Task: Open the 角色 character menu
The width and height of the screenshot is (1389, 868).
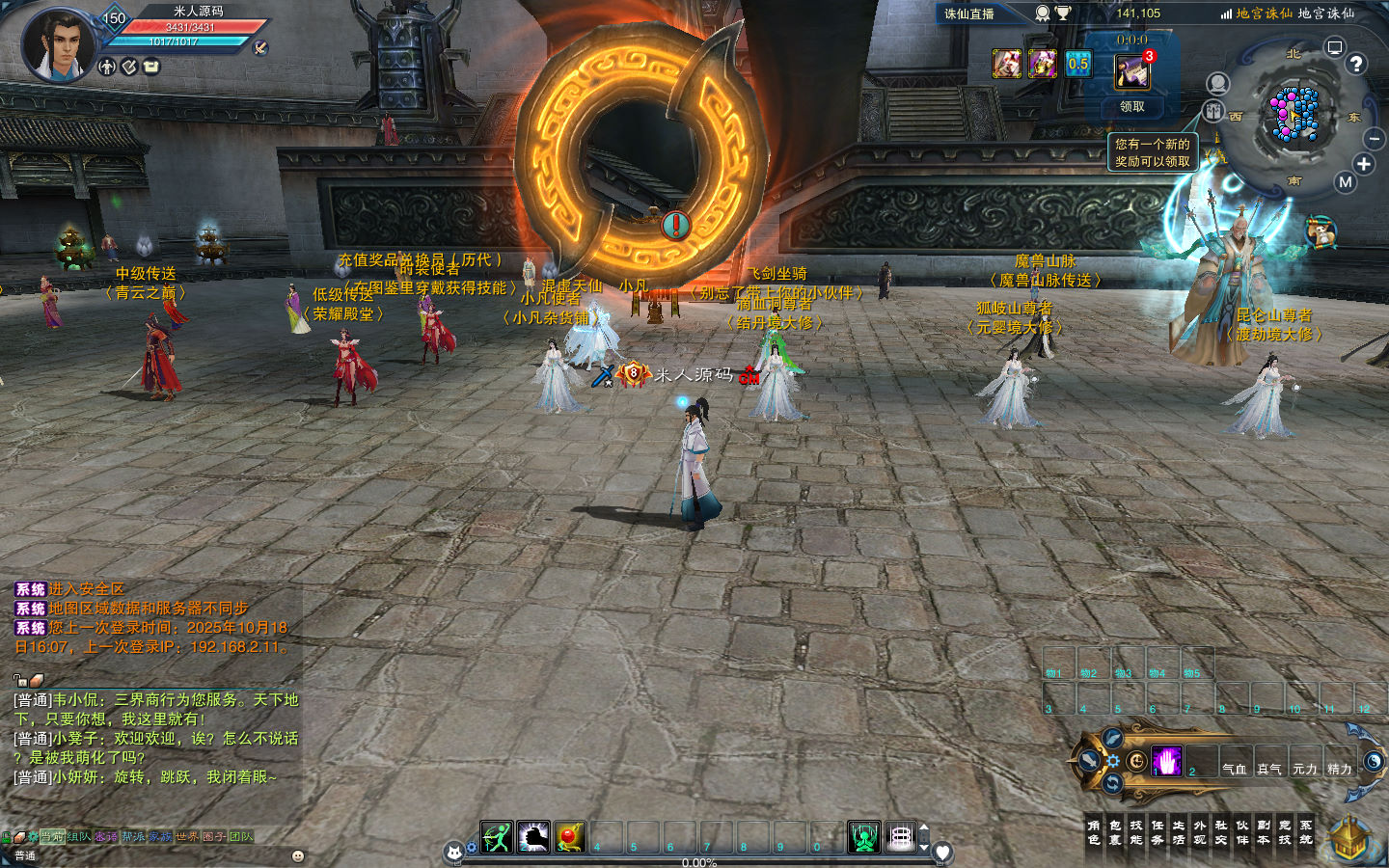Action: tap(1094, 832)
